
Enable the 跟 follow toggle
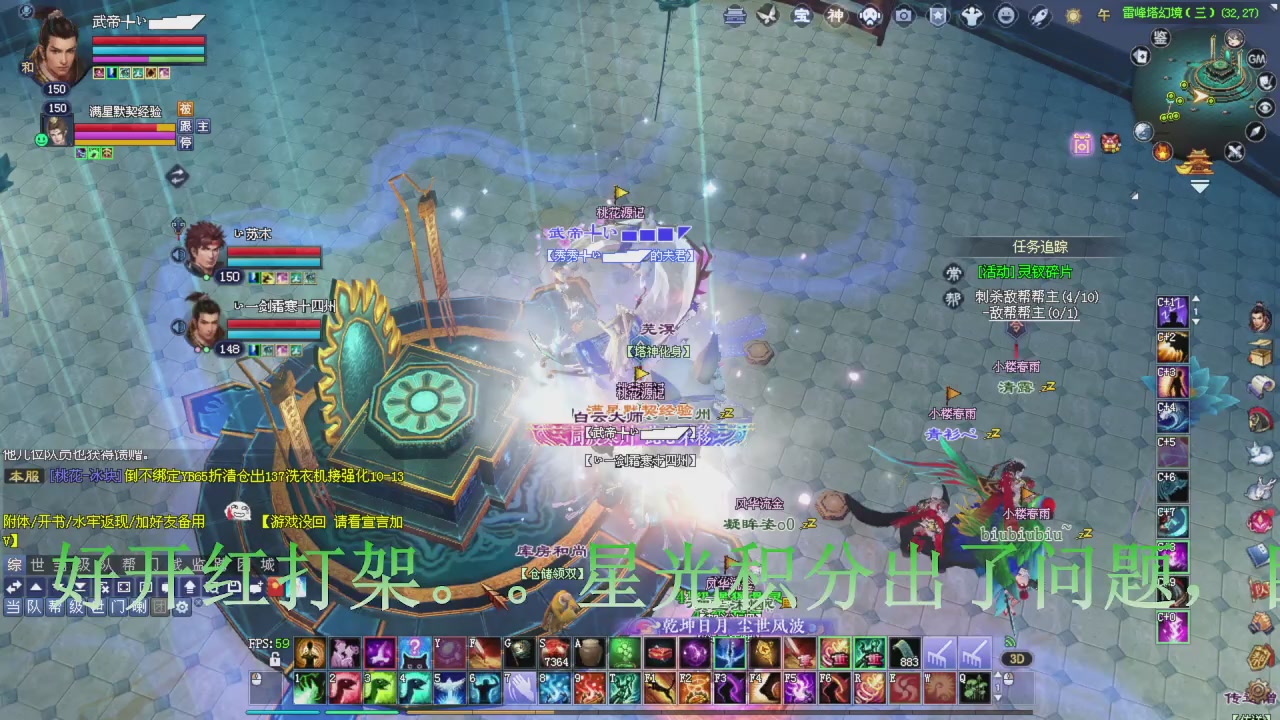coord(186,126)
